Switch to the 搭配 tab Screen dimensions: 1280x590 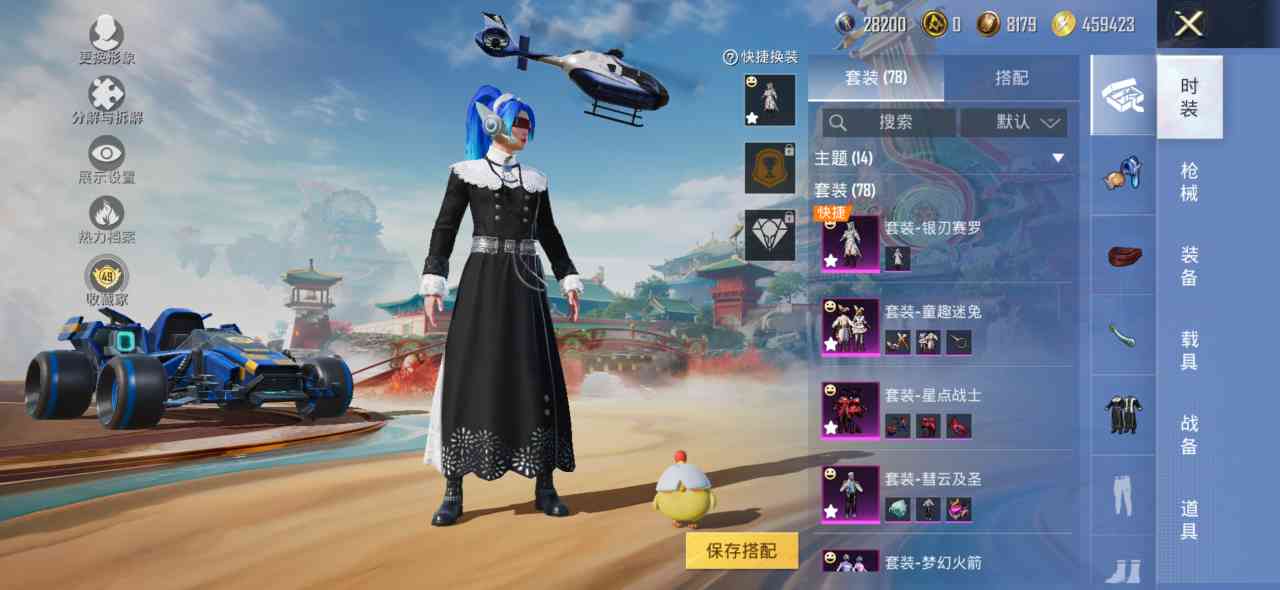(1011, 78)
